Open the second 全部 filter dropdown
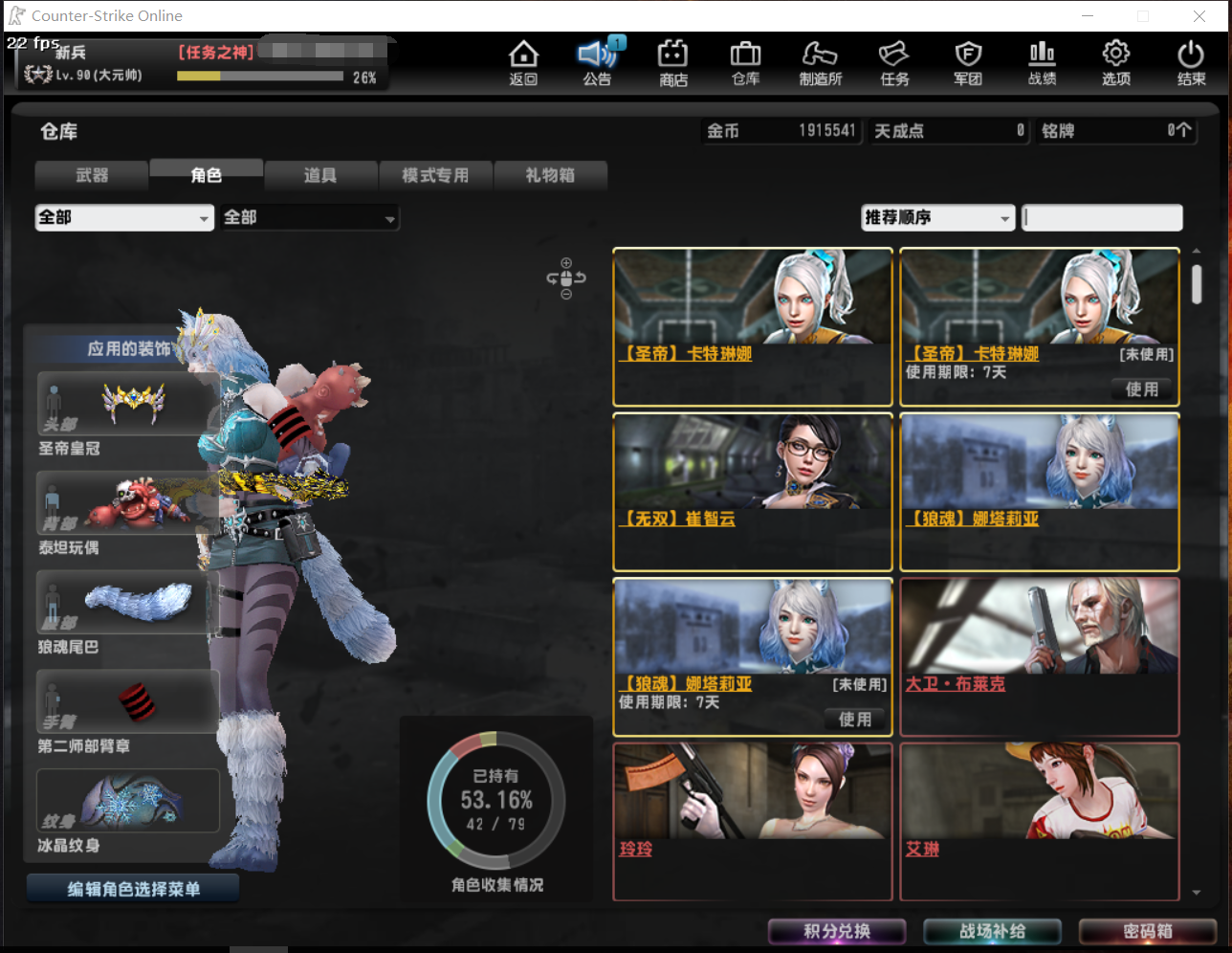 pos(309,217)
